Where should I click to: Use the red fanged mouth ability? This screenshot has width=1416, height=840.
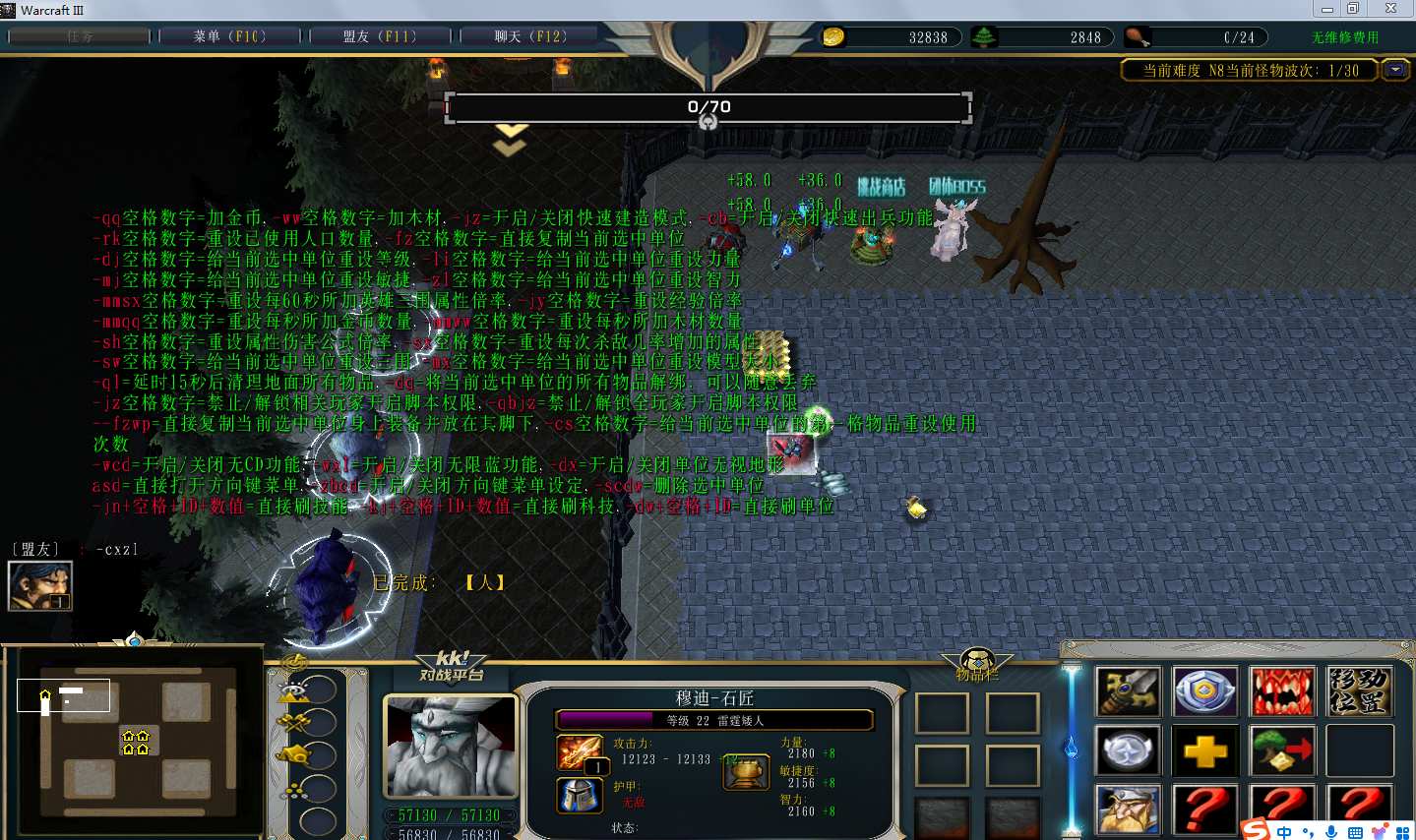[1282, 691]
